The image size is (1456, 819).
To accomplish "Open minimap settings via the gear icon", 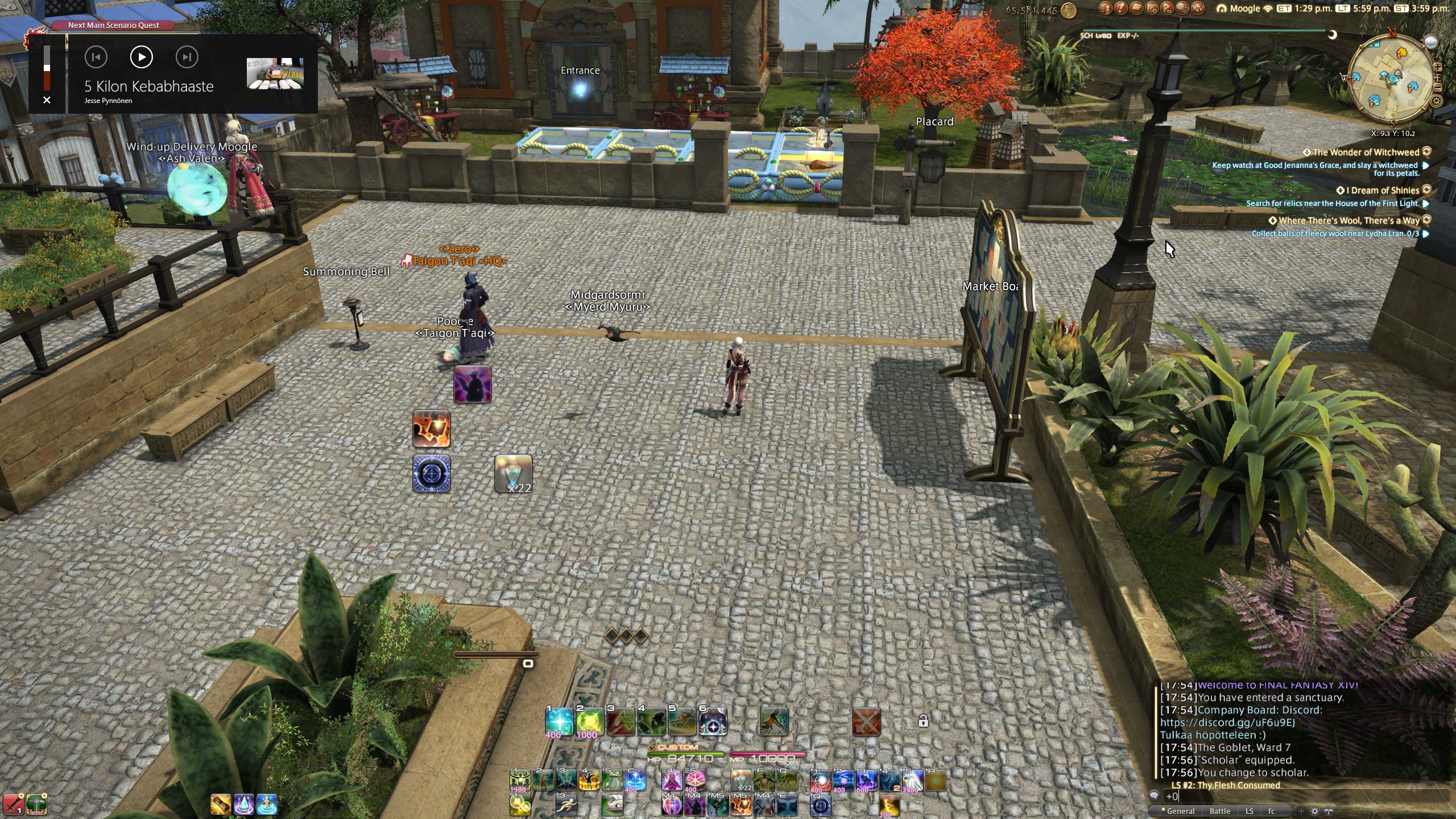I will [1437, 101].
